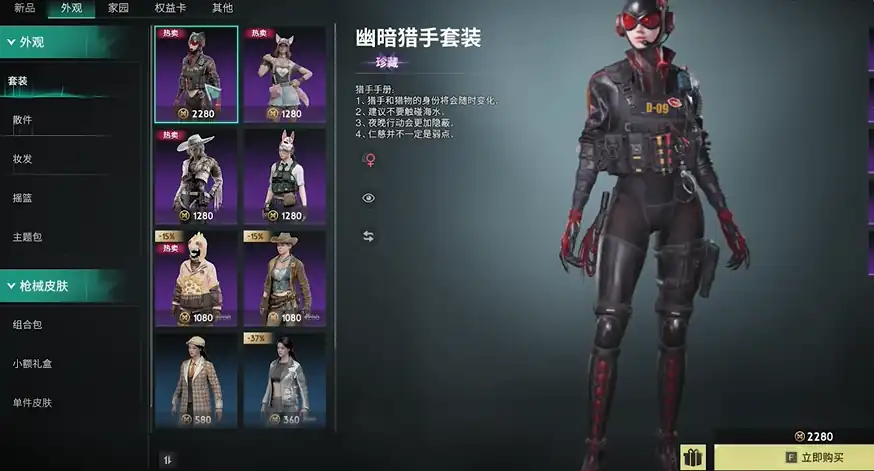Collapse the 外观 sidebar section
874x471 pixels.
[70, 42]
